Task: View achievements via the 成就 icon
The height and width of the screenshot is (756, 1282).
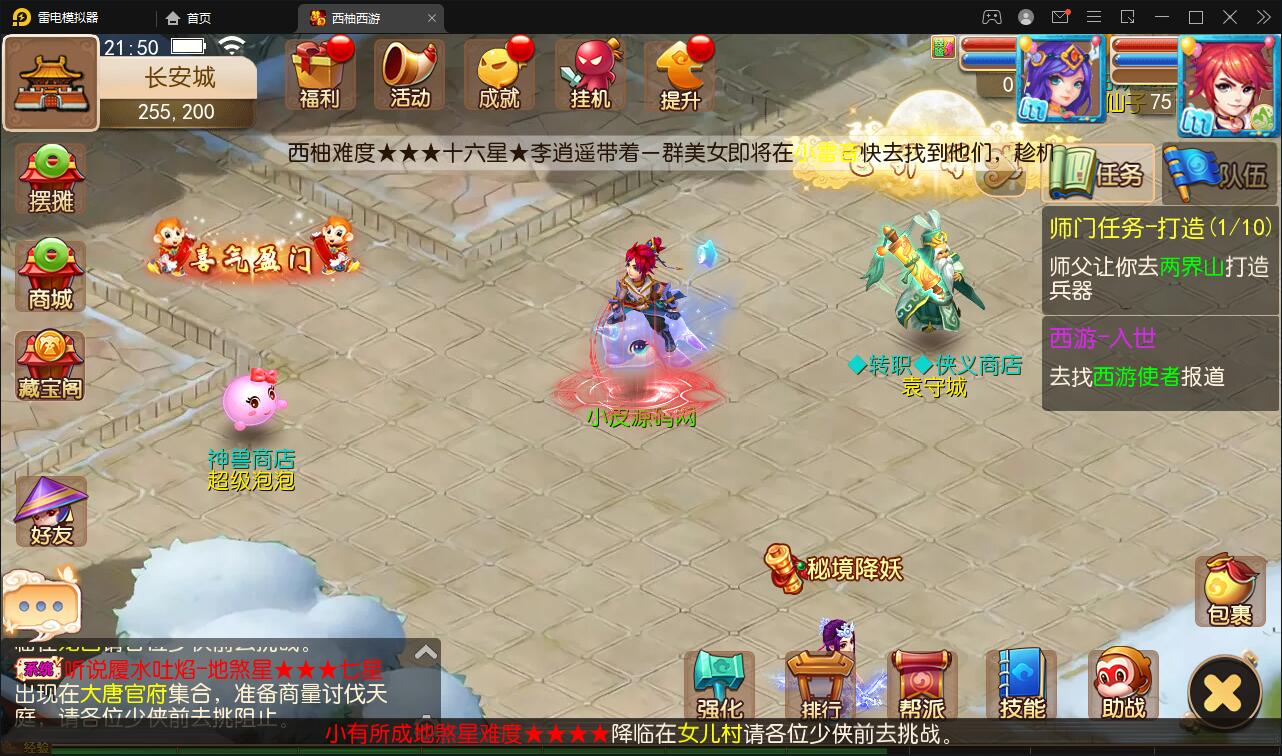Action: pyautogui.click(x=498, y=73)
